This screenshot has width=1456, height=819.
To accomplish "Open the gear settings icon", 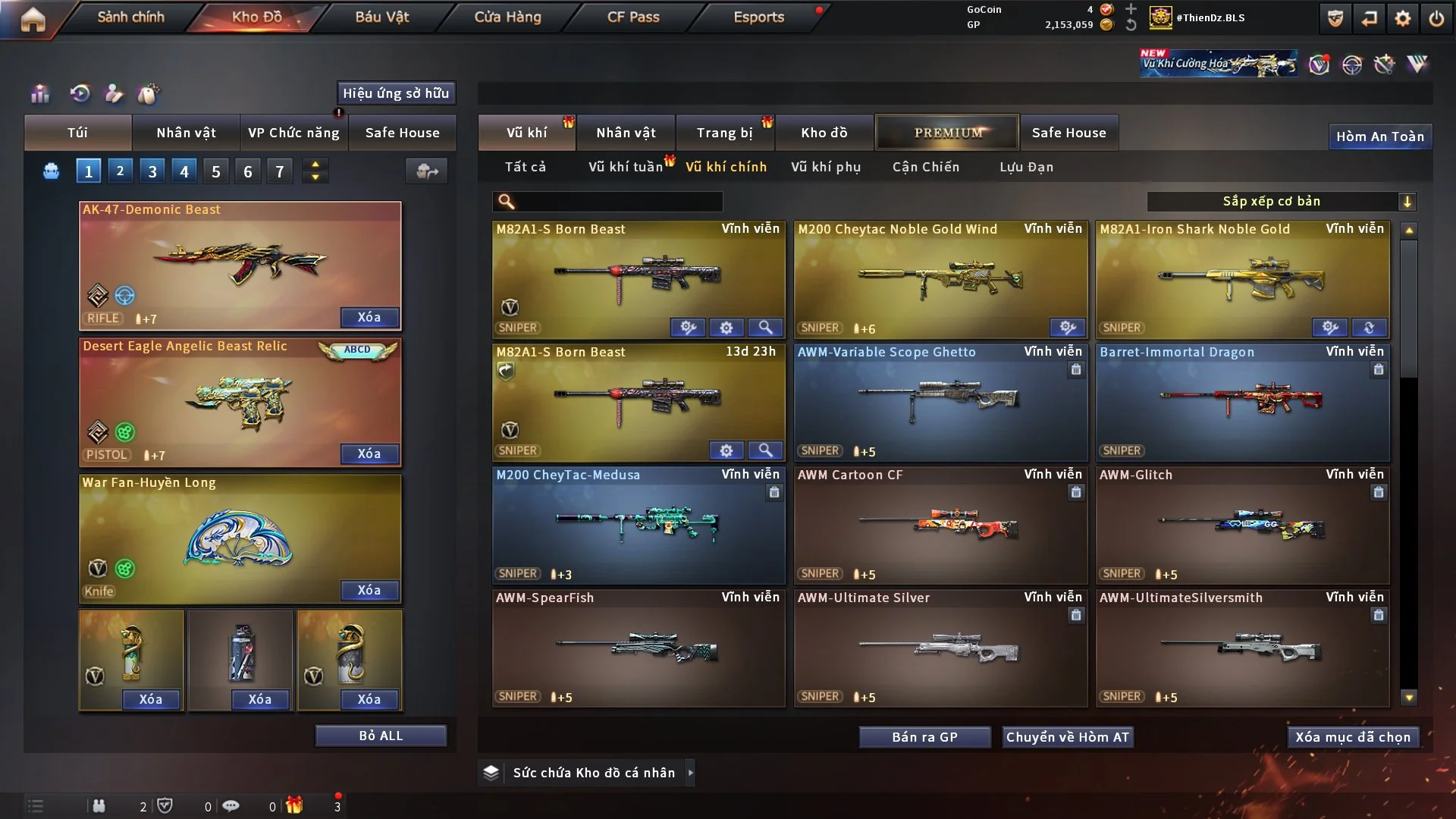I will (1403, 18).
